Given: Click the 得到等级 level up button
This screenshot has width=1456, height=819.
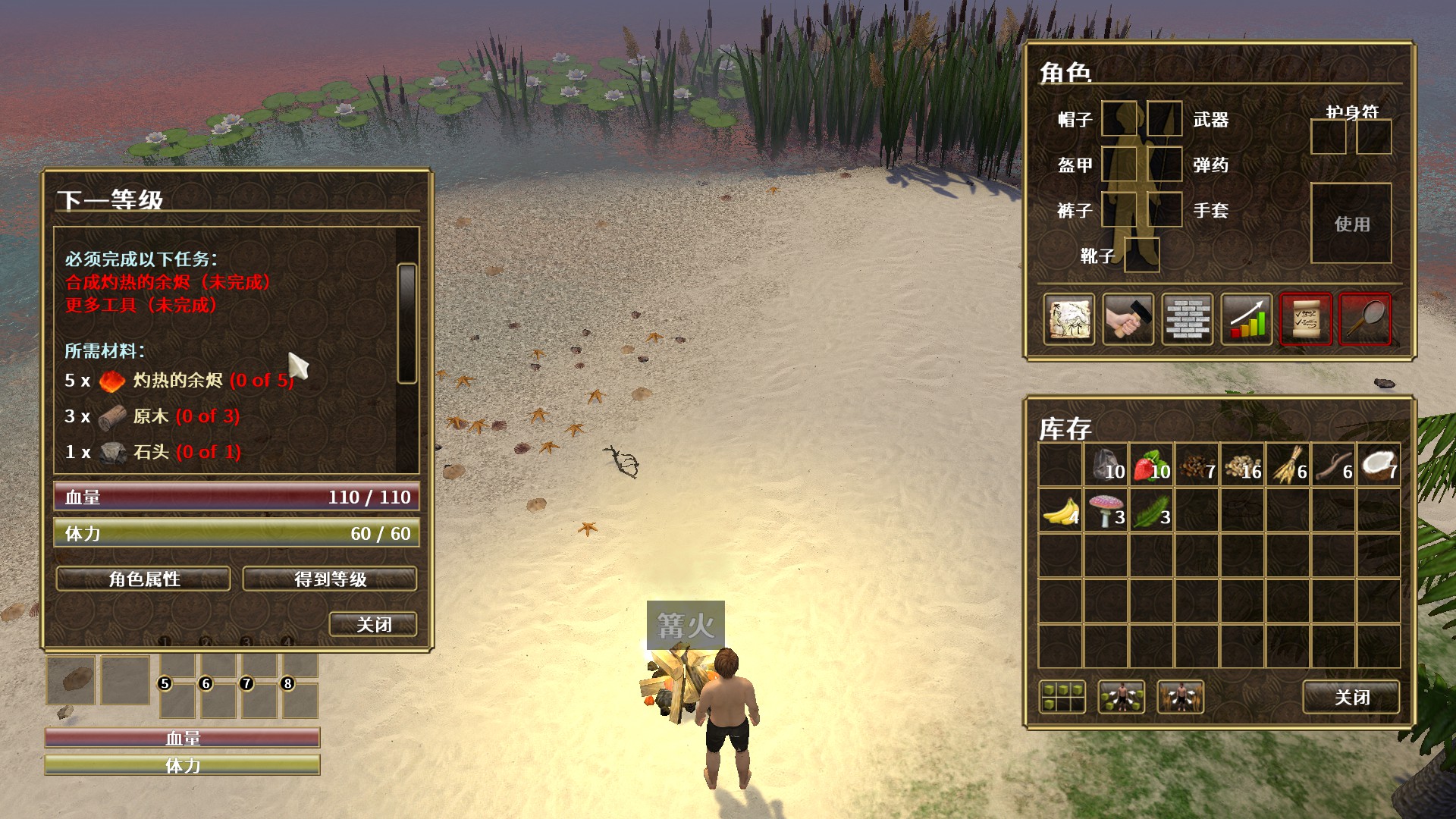Looking at the screenshot, I should pyautogui.click(x=330, y=579).
